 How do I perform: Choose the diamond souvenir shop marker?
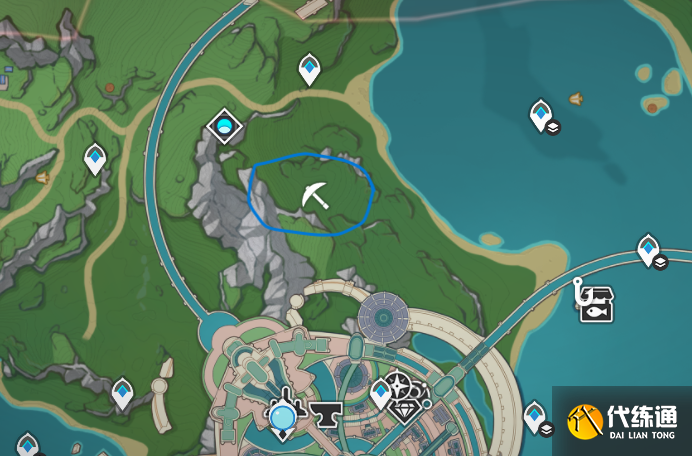pyautogui.click(x=405, y=412)
